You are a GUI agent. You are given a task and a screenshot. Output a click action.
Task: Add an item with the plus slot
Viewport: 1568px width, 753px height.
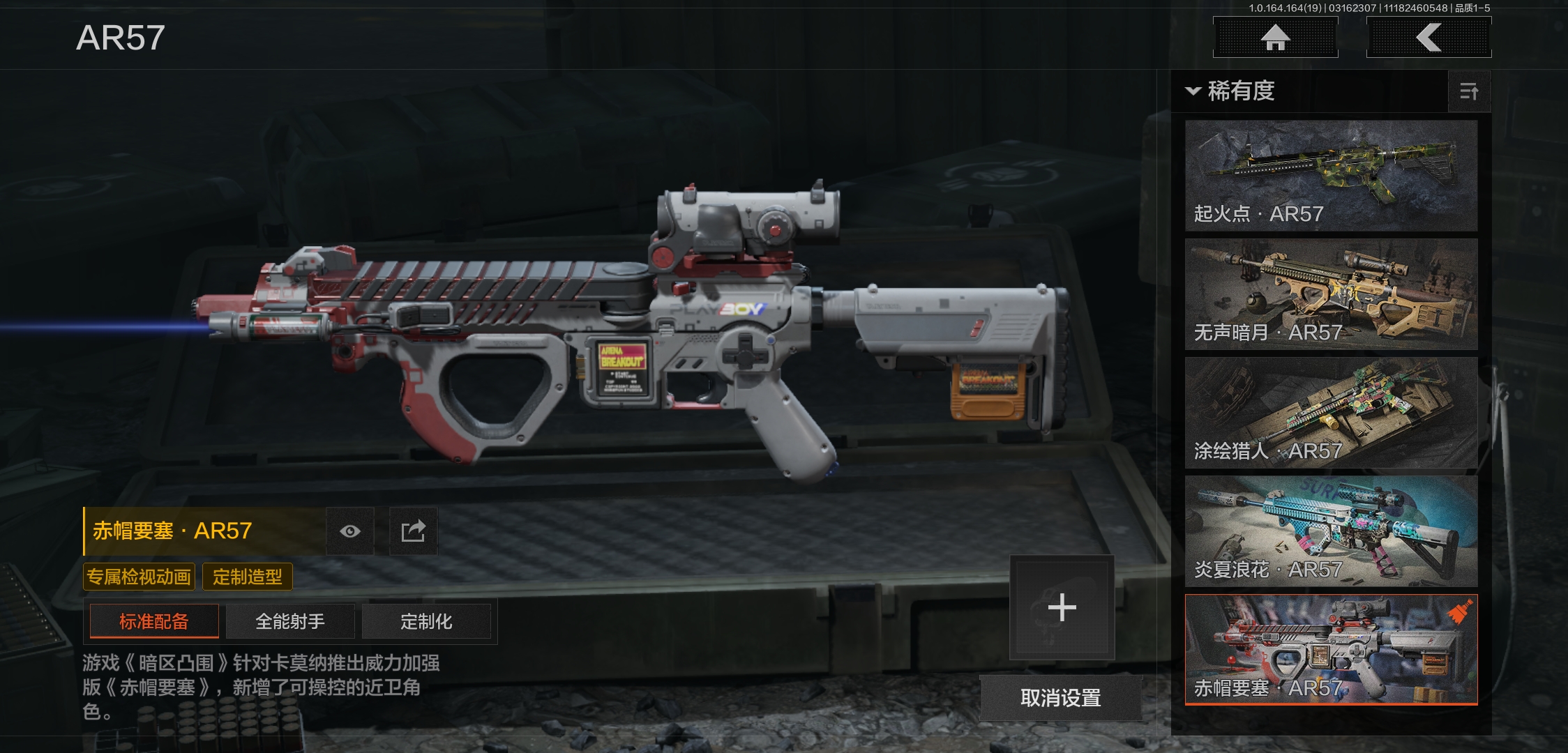point(1062,607)
